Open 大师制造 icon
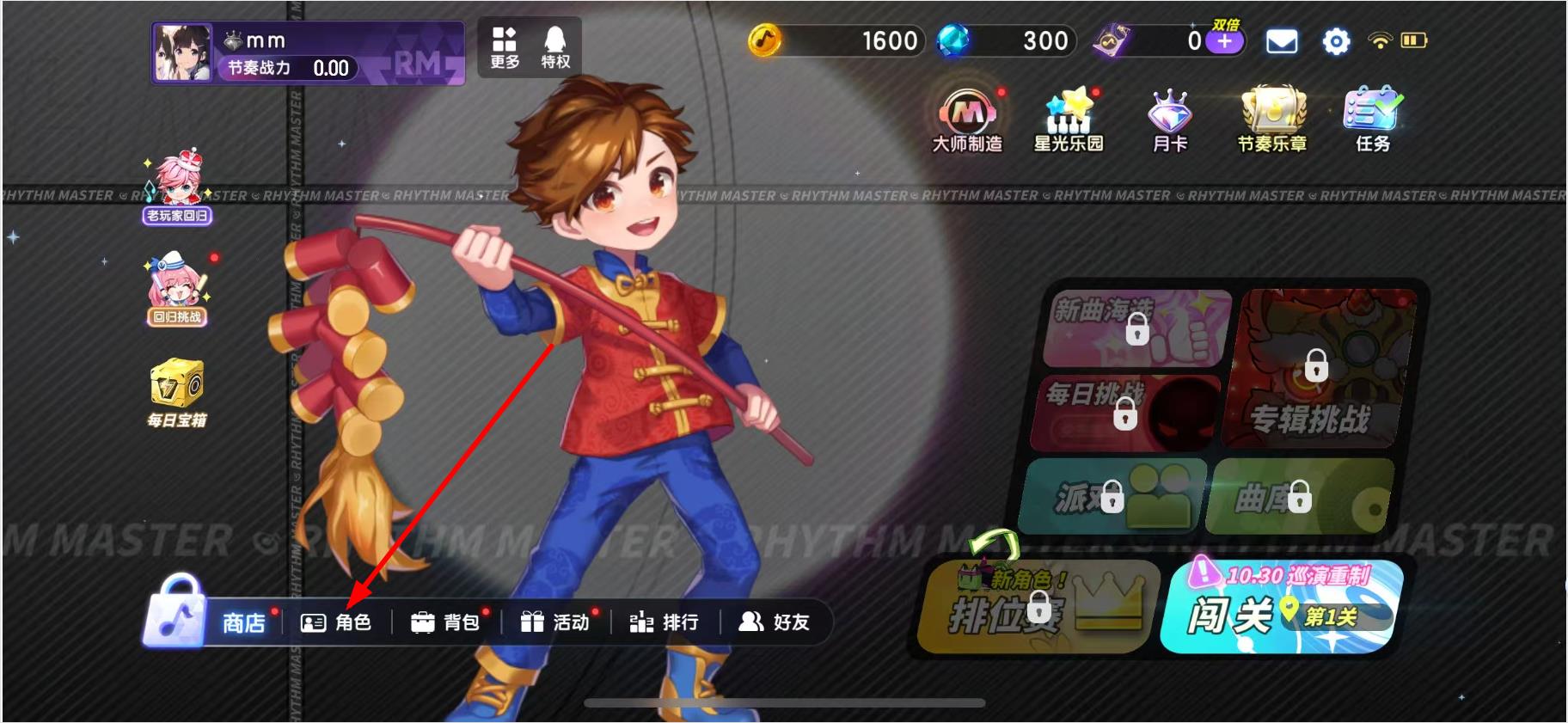 (x=968, y=120)
